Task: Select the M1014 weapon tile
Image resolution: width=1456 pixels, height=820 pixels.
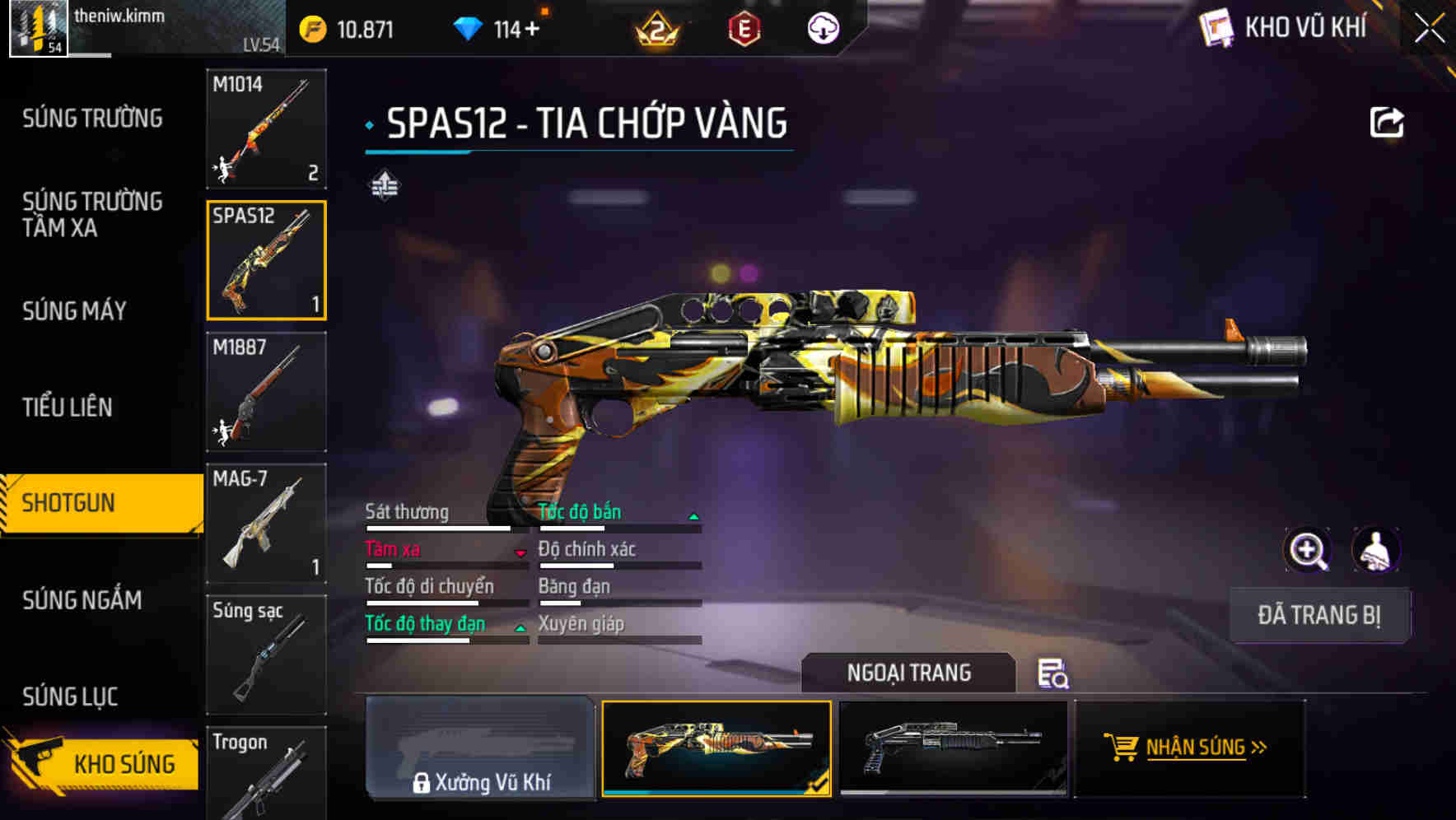Action: [x=266, y=128]
